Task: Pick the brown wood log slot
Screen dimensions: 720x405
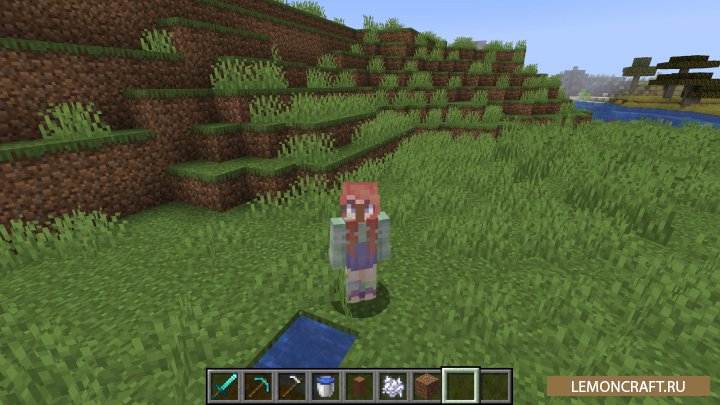Action: 360,385
